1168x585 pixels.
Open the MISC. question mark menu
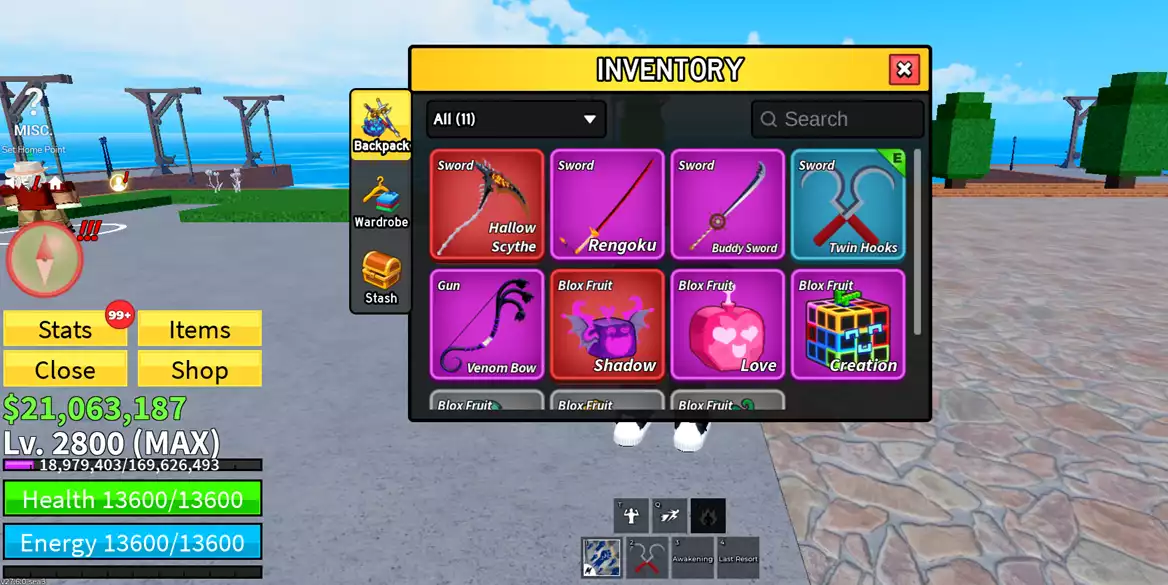point(34,110)
